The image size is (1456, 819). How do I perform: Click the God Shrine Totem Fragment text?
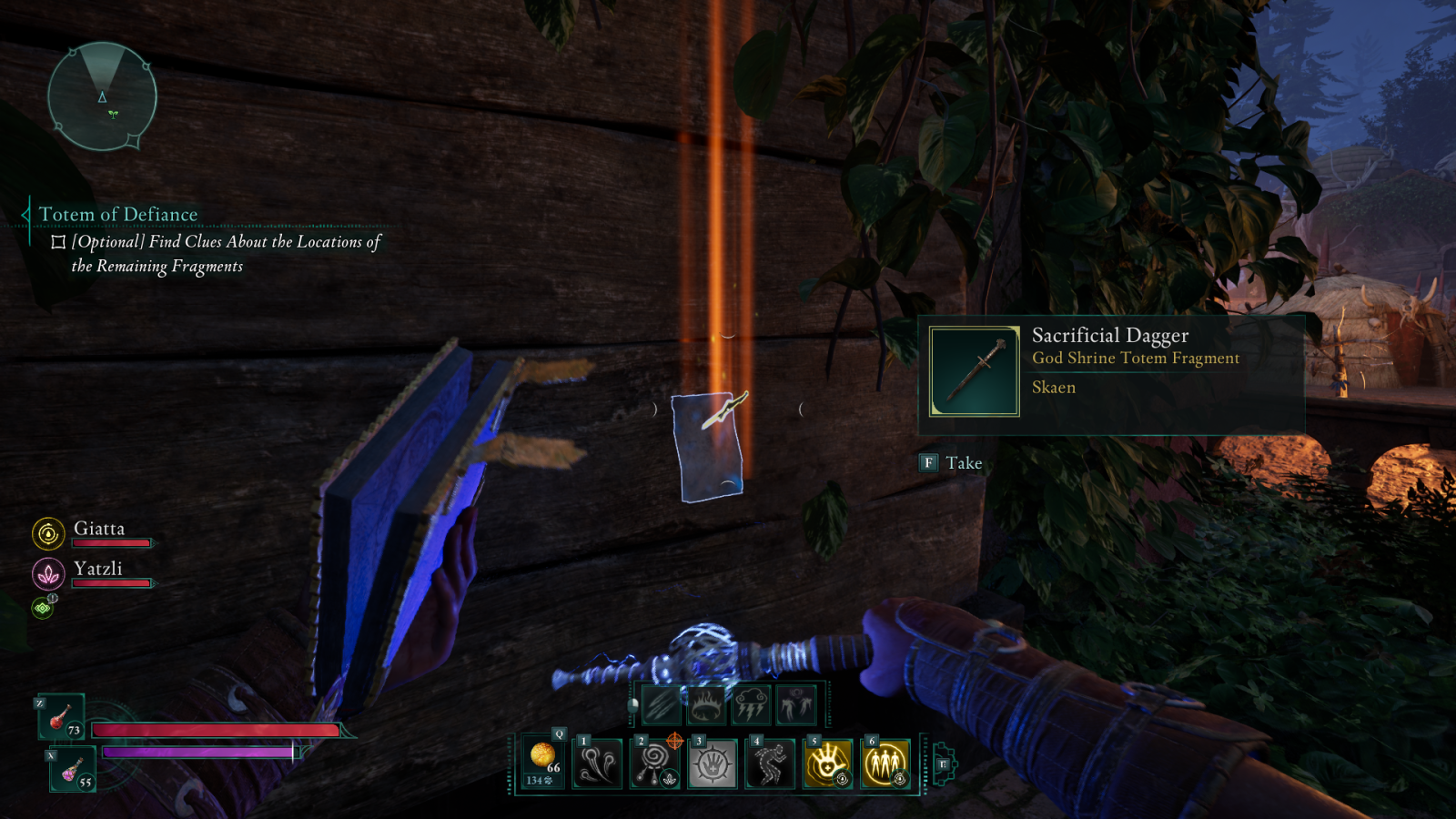tap(1136, 359)
